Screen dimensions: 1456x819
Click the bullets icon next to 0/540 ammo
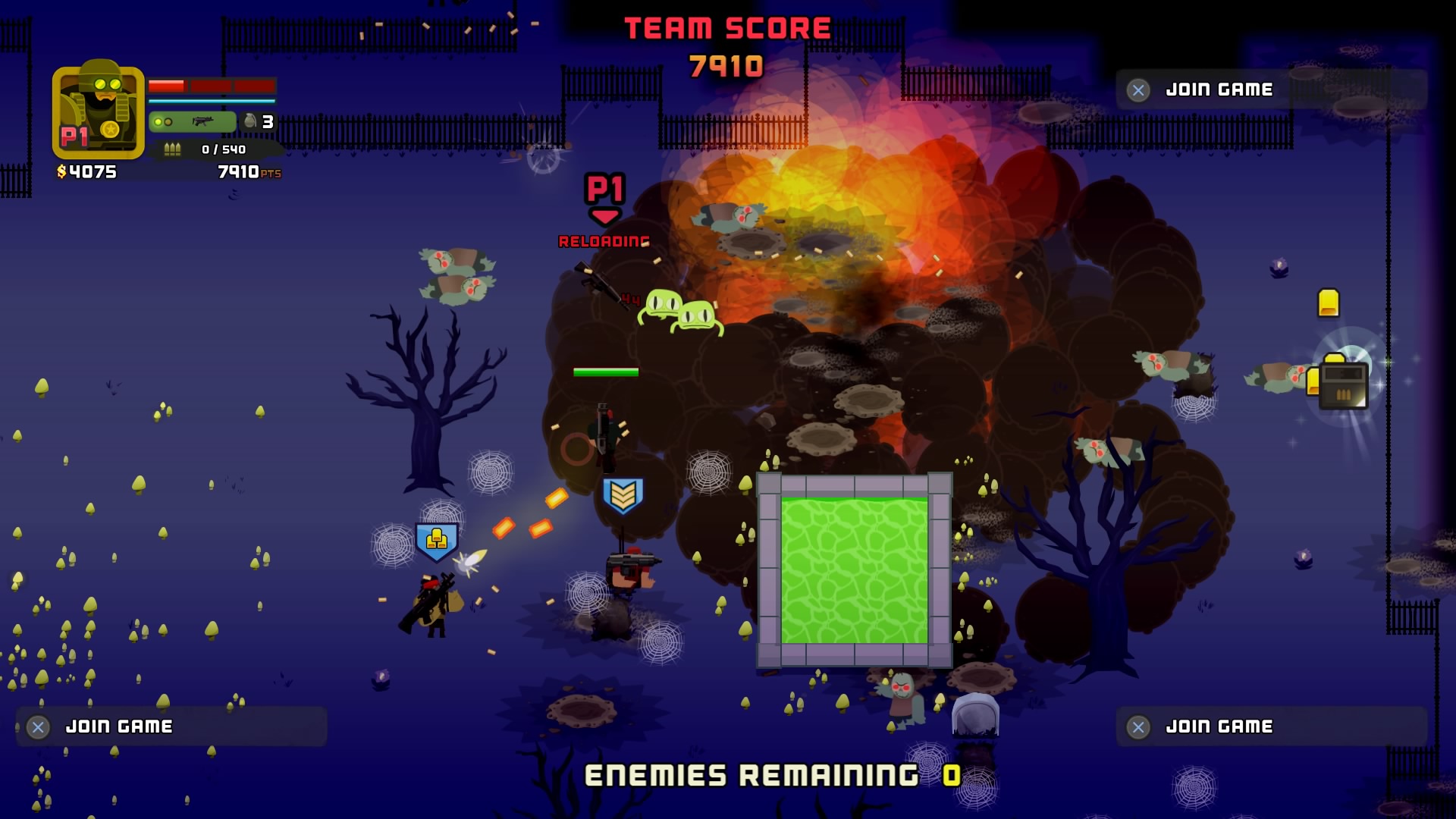tap(172, 150)
